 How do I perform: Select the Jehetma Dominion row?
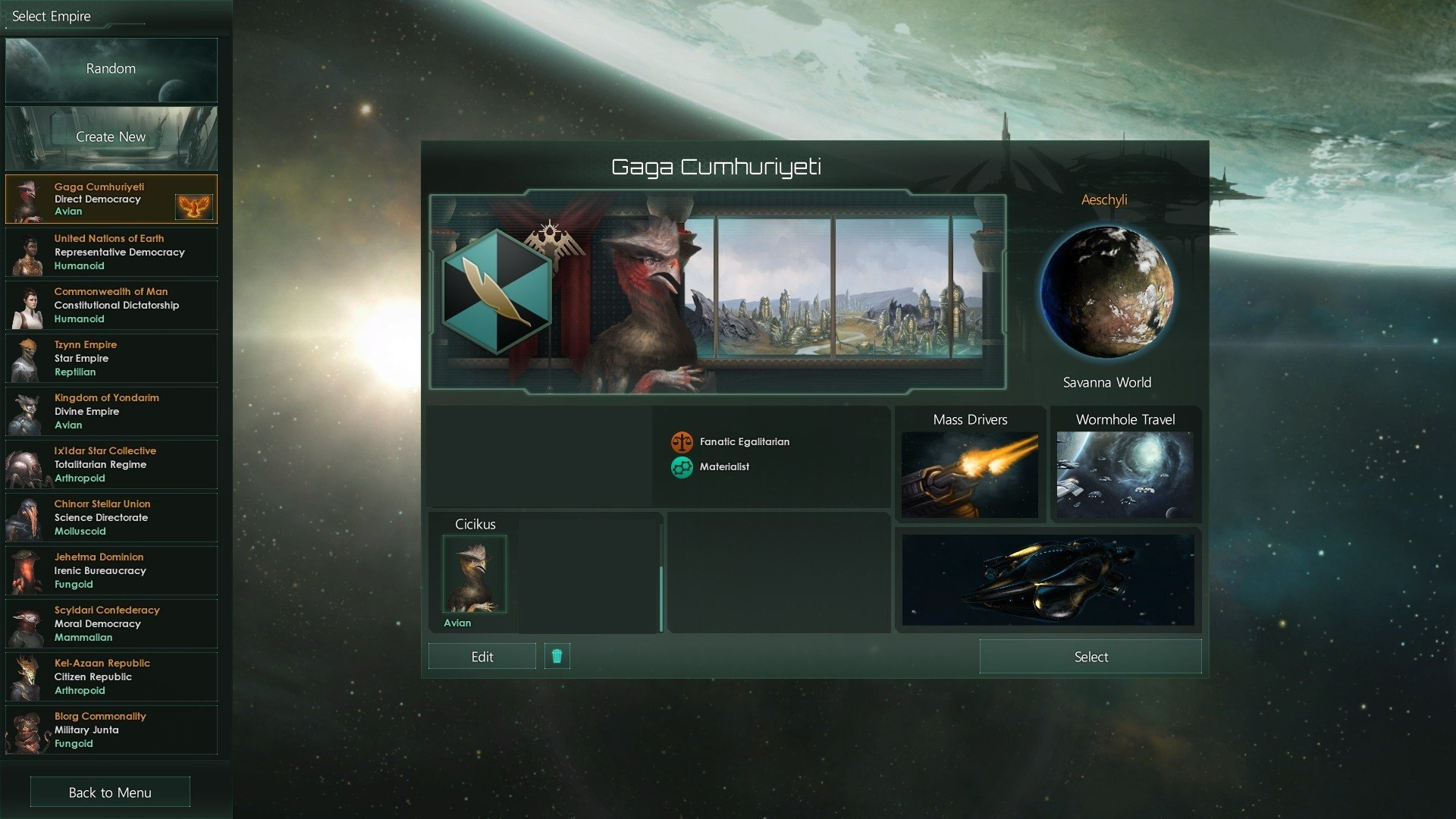tap(111, 571)
